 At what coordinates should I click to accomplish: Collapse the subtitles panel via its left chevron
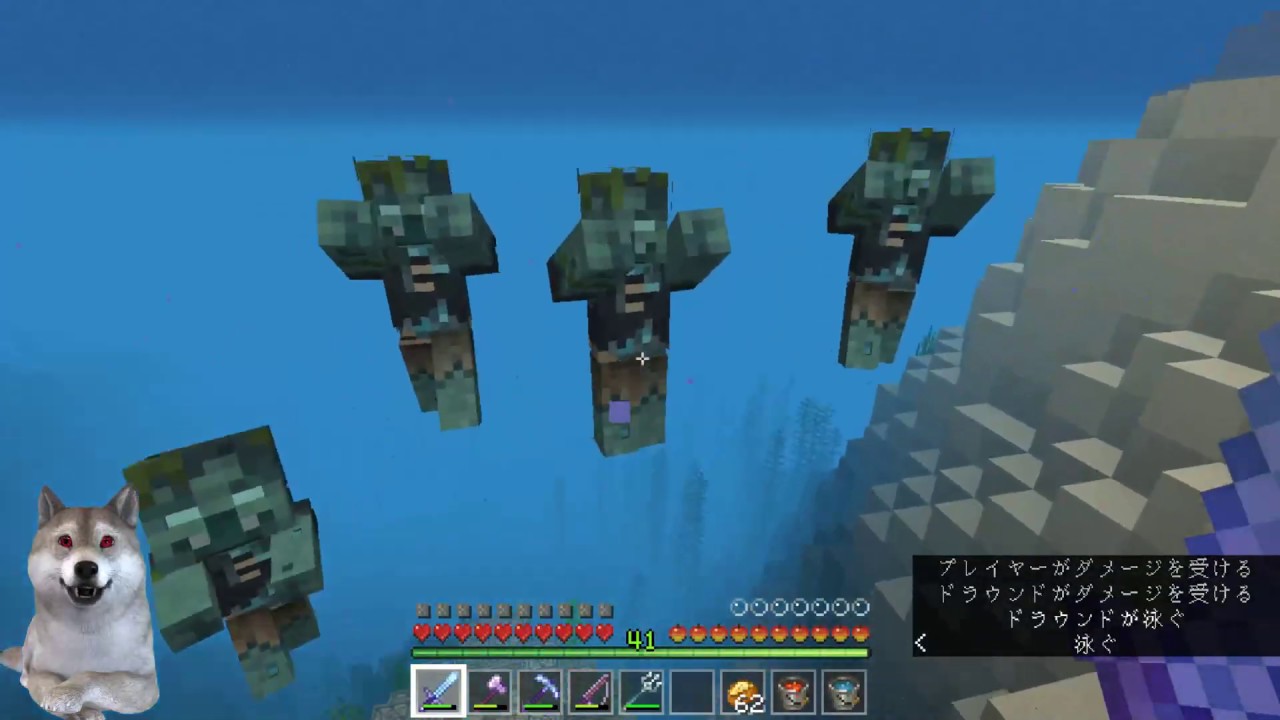tap(921, 643)
